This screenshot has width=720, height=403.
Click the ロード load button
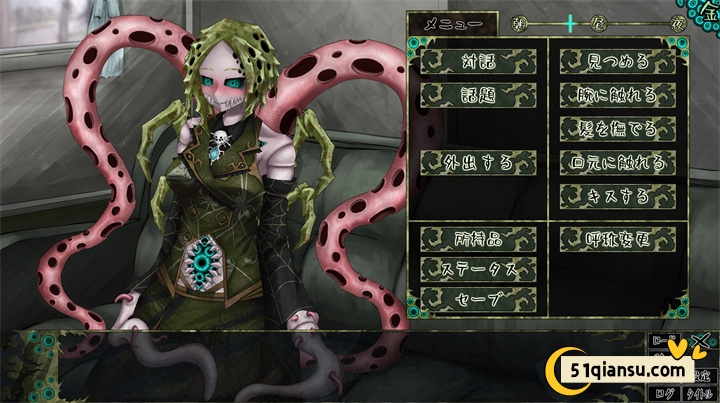[x=663, y=342]
